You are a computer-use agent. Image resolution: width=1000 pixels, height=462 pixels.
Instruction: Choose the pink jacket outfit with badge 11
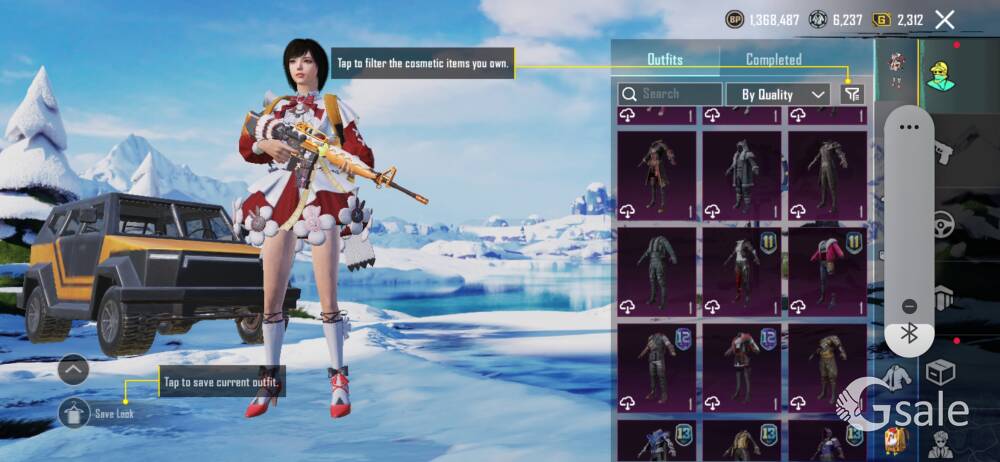click(827, 272)
